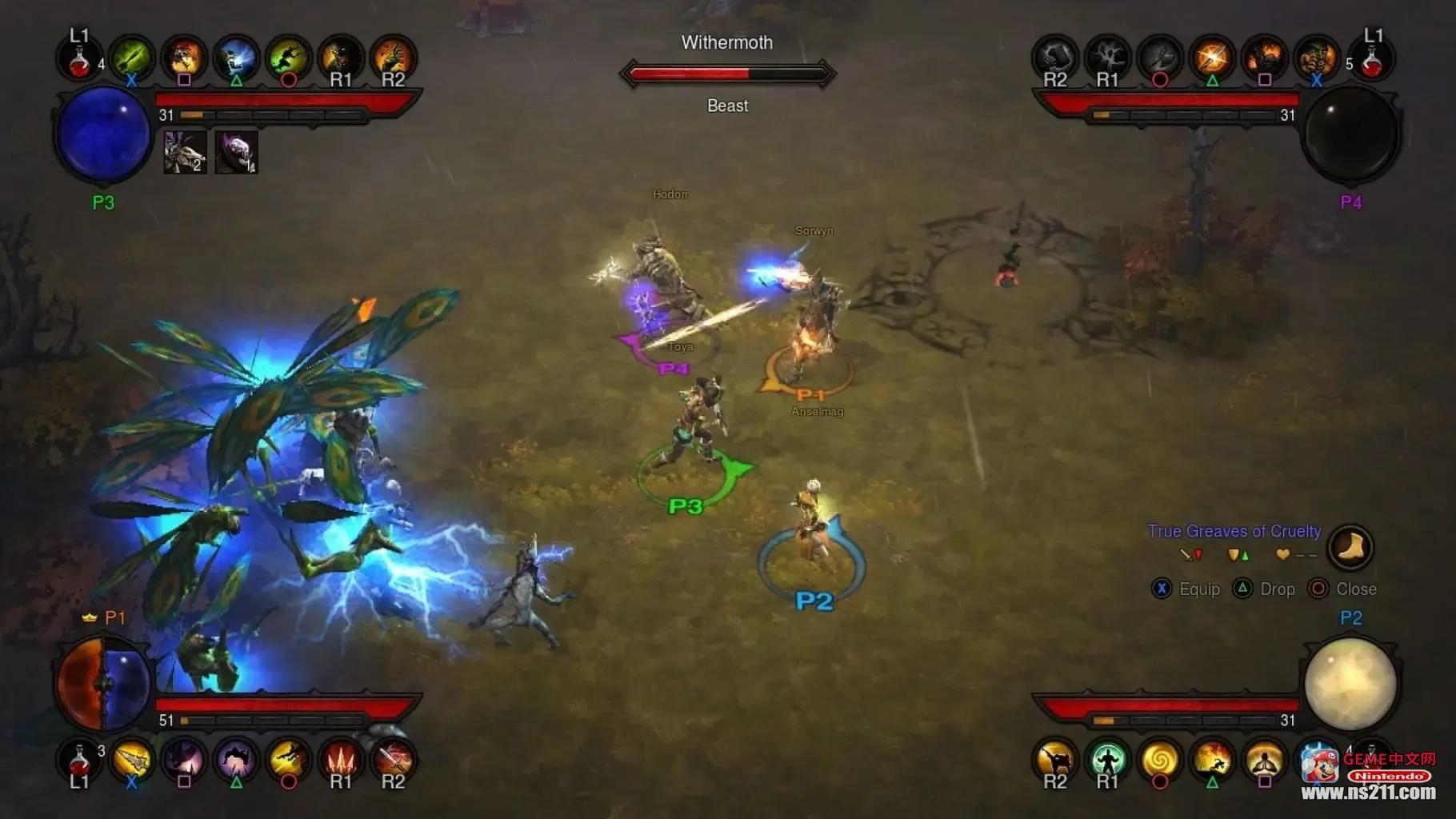The width and height of the screenshot is (1456, 819).
Task: Activate P1's golden arrow skill
Action: click(x=132, y=760)
